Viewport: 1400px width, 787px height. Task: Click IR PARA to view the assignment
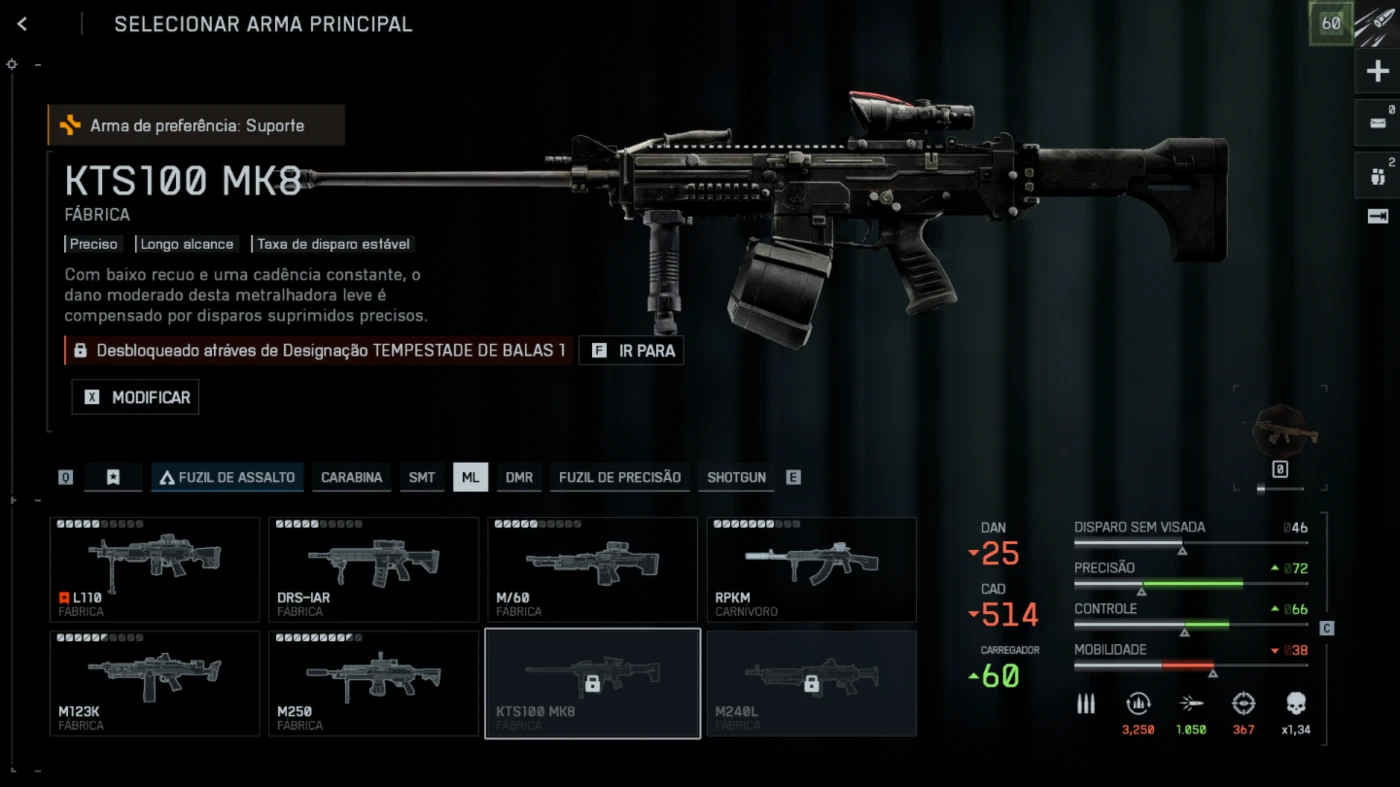[x=632, y=351]
